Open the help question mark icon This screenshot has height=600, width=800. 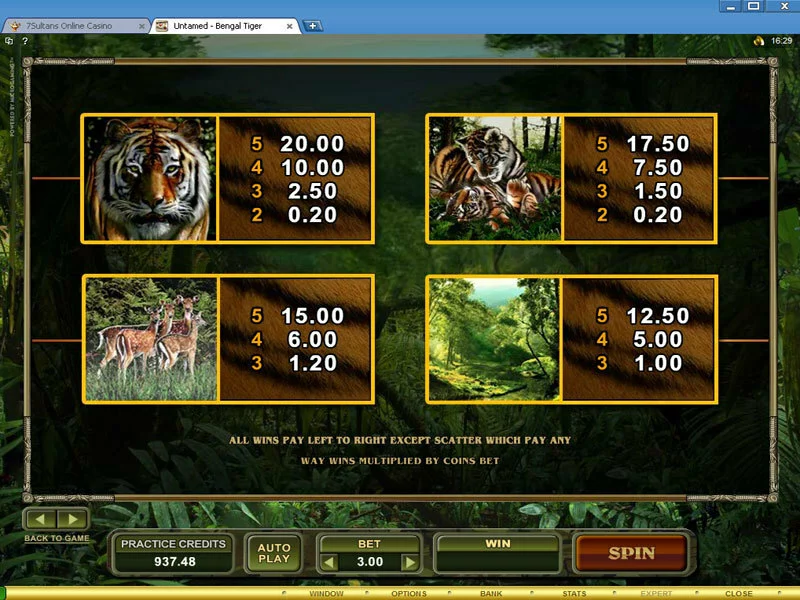pos(23,41)
